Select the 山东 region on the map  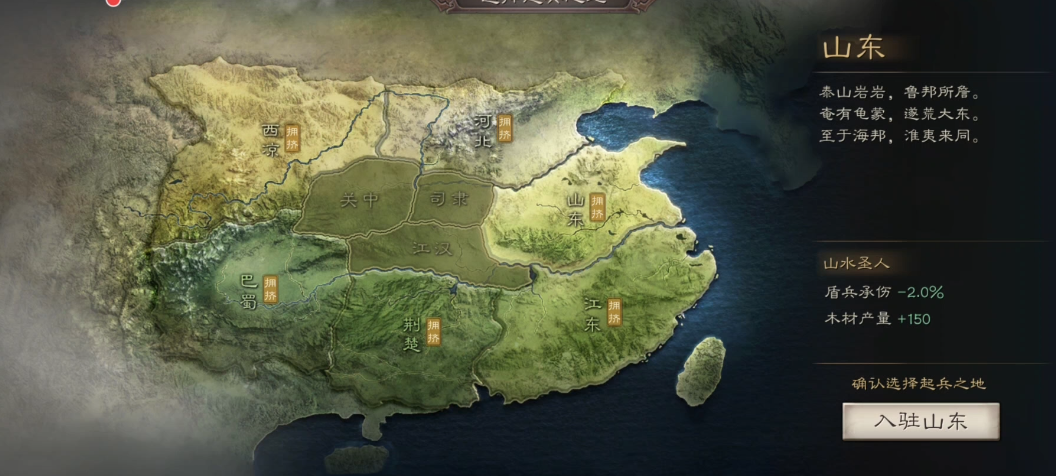[577, 210]
